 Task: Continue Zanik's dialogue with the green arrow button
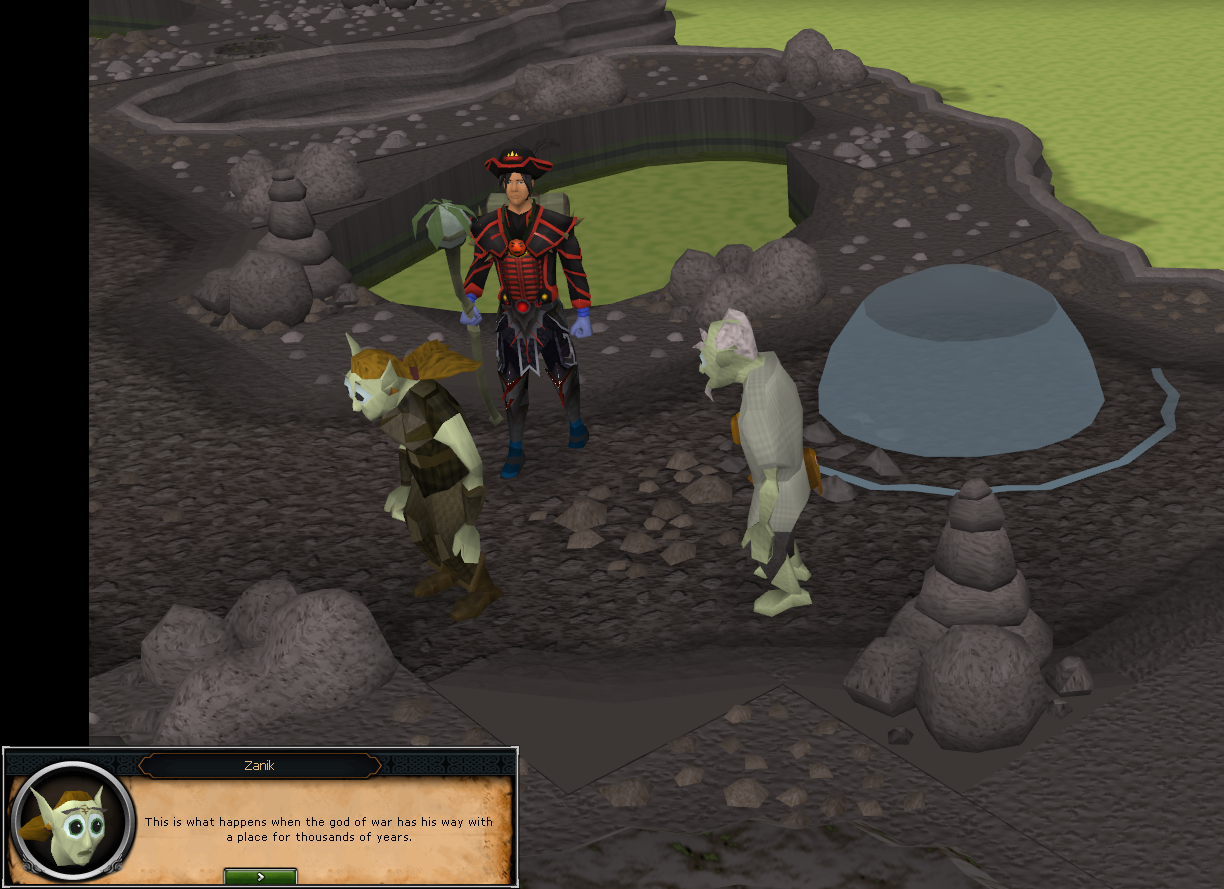pyautogui.click(x=260, y=877)
